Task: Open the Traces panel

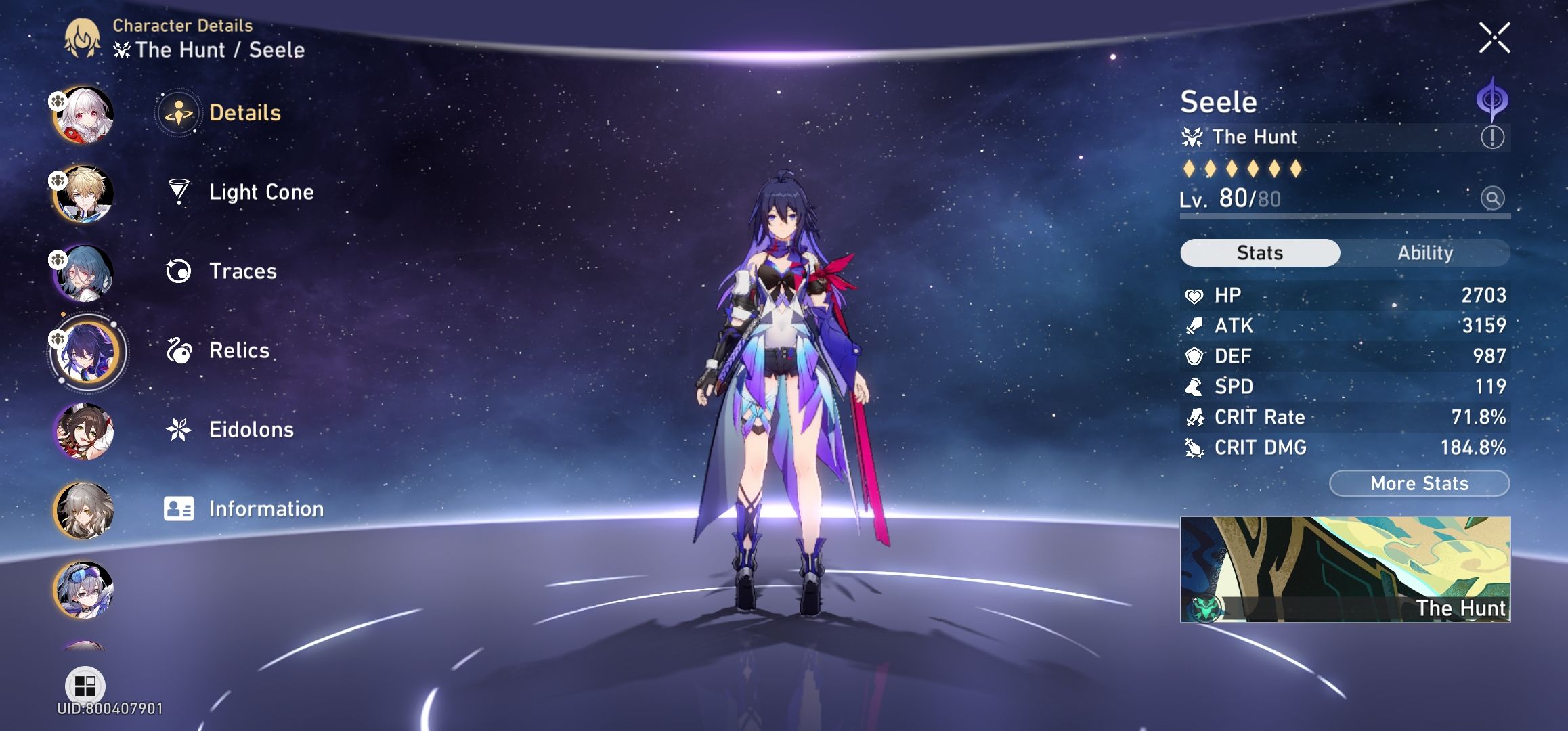Action: click(242, 271)
